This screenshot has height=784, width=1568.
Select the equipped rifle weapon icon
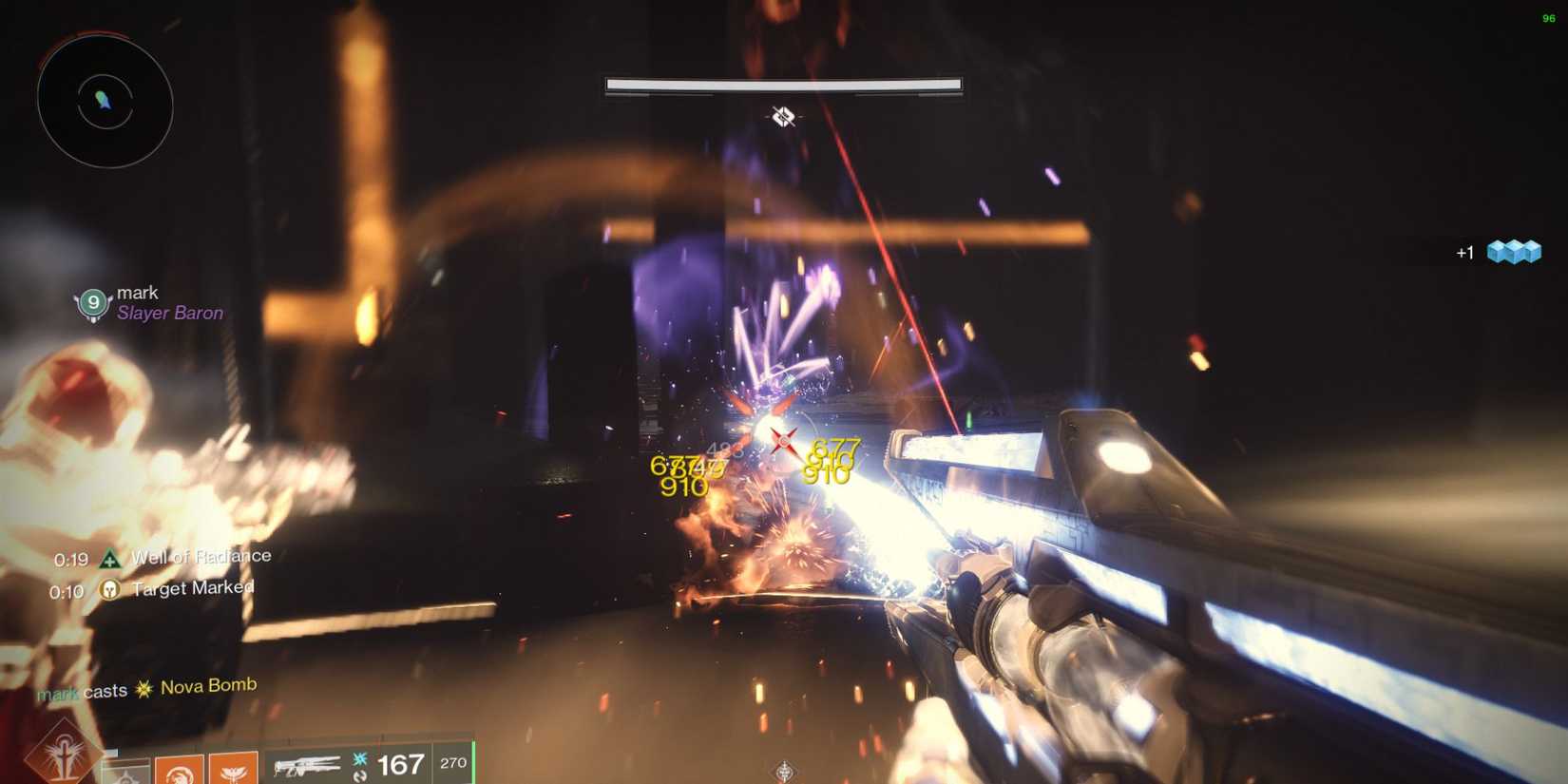[x=309, y=762]
